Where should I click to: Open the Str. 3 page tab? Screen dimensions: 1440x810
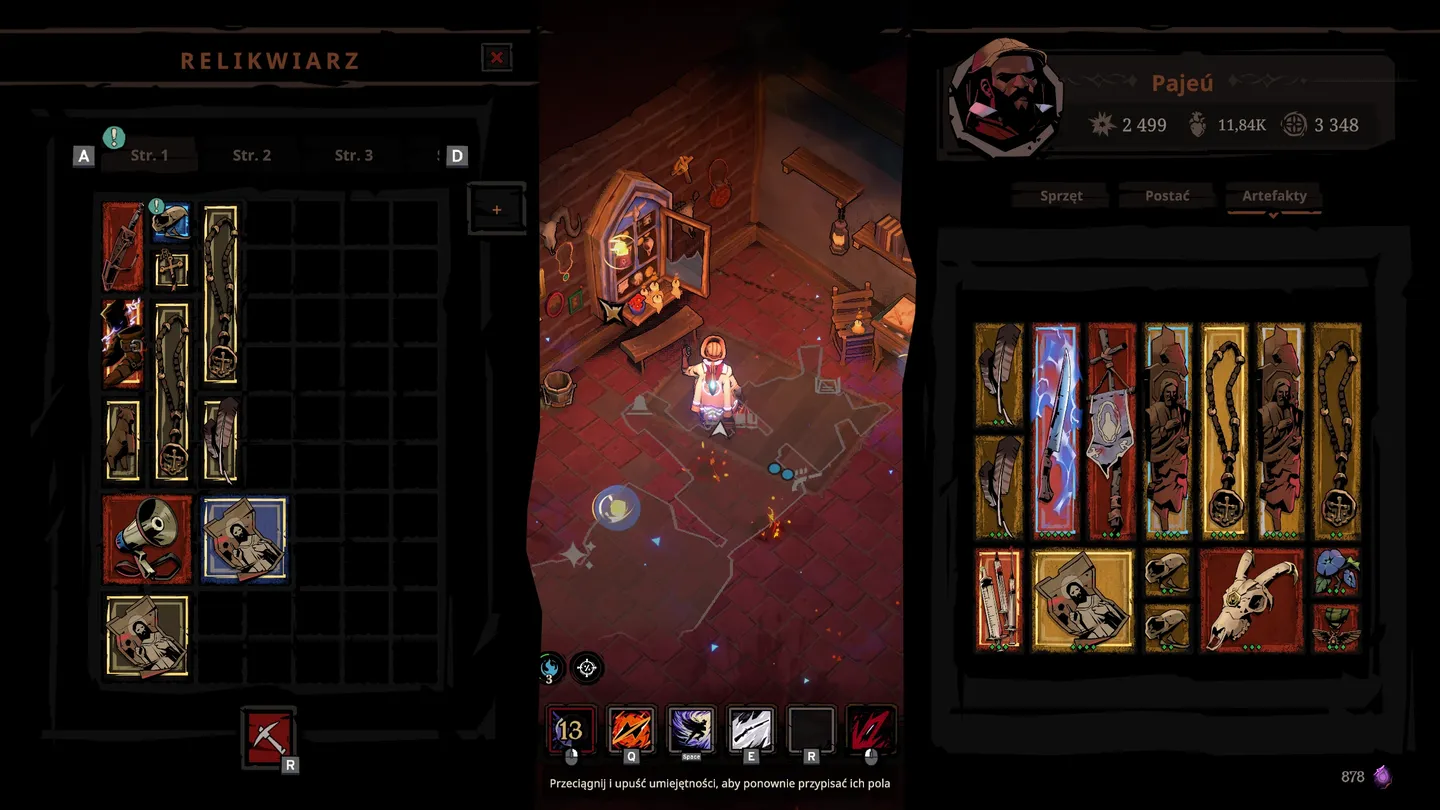tap(353, 155)
